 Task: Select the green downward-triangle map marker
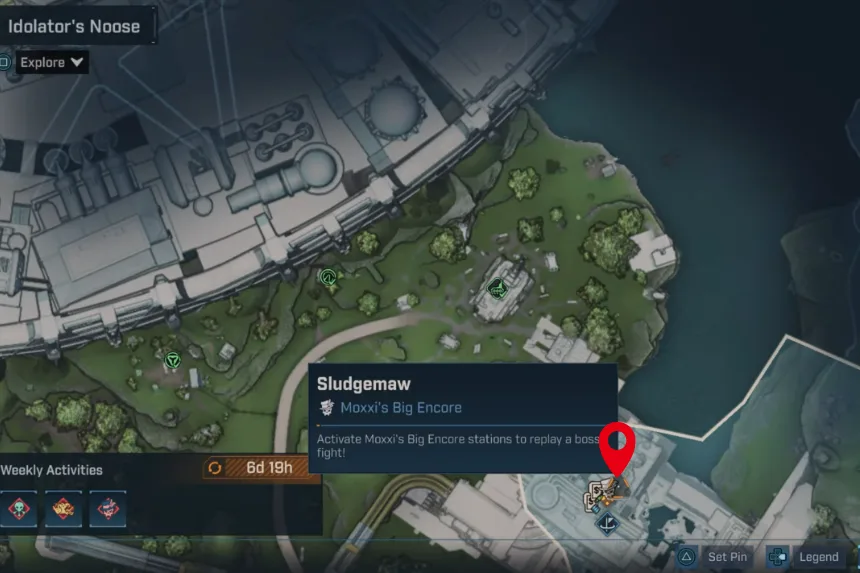click(172, 359)
